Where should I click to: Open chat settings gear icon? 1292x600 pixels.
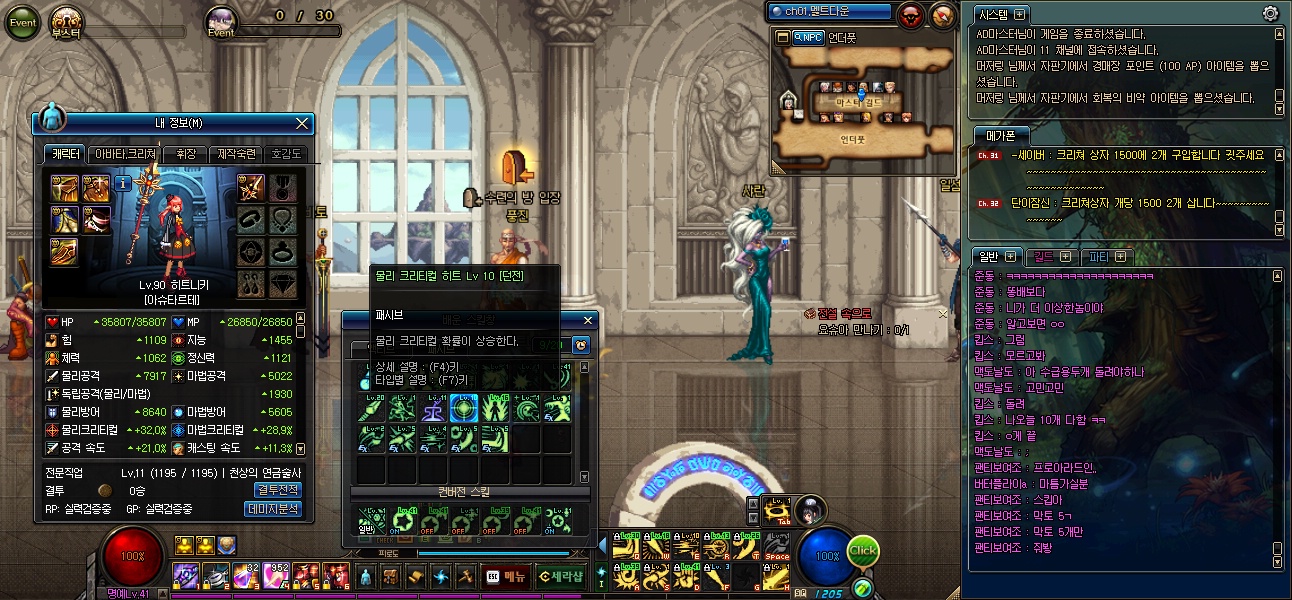tap(1270, 13)
